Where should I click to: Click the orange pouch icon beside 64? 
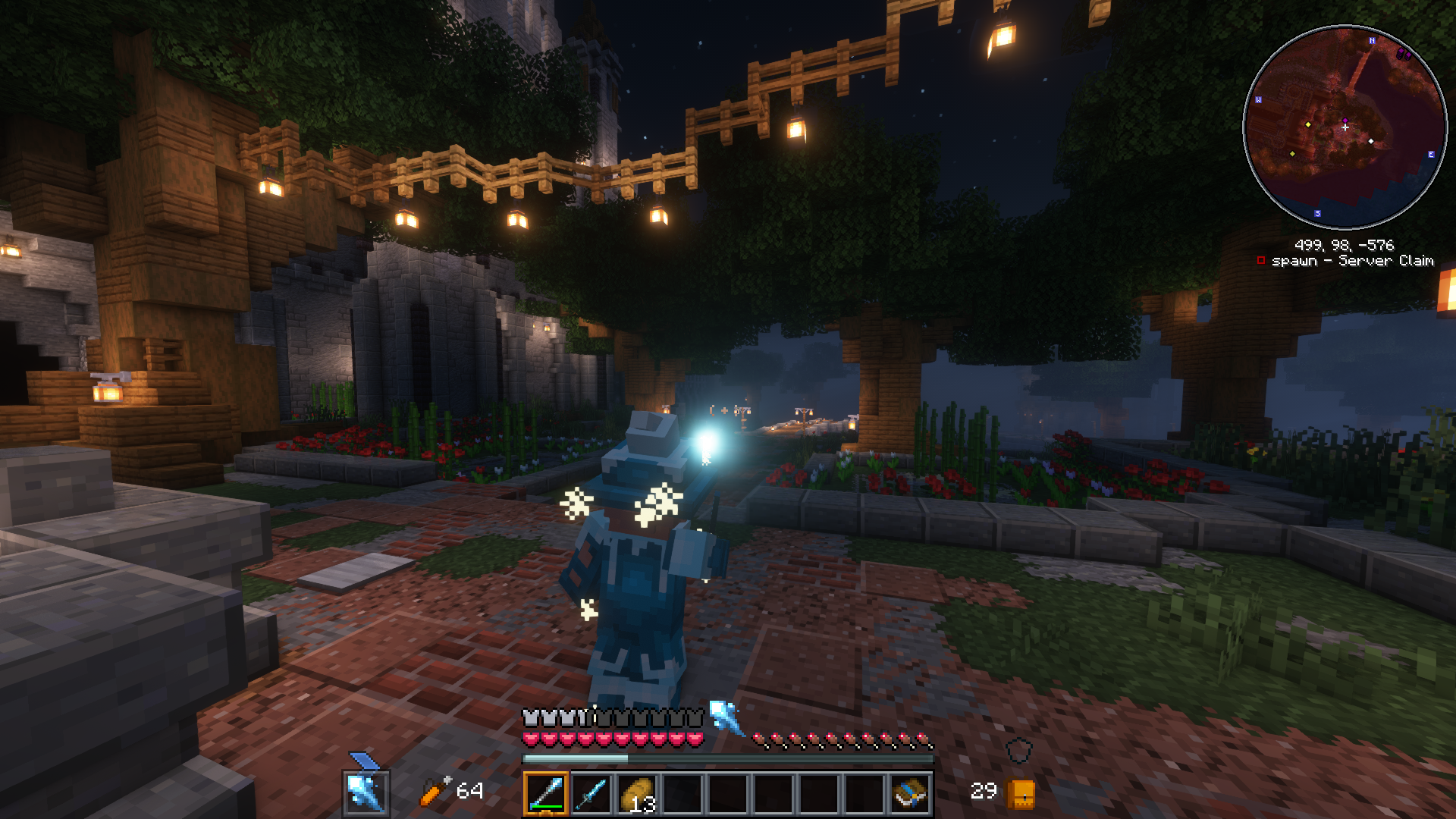(435, 791)
